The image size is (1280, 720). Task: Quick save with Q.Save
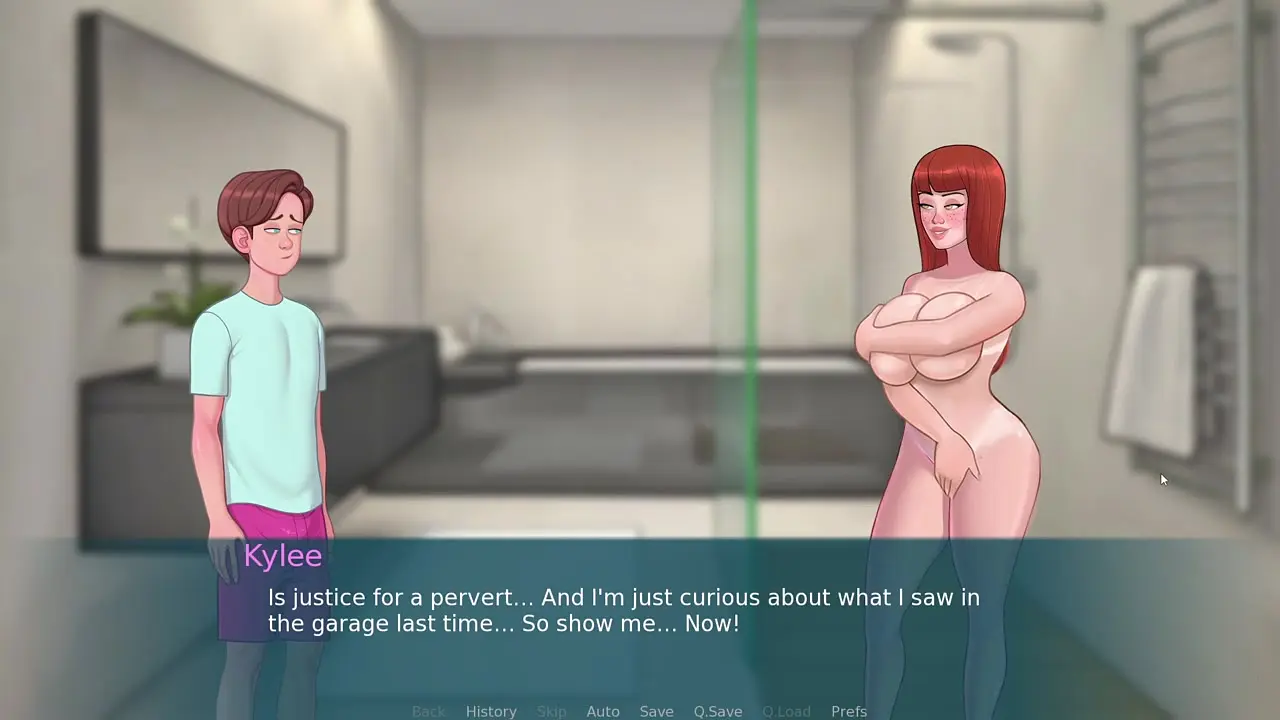point(718,711)
